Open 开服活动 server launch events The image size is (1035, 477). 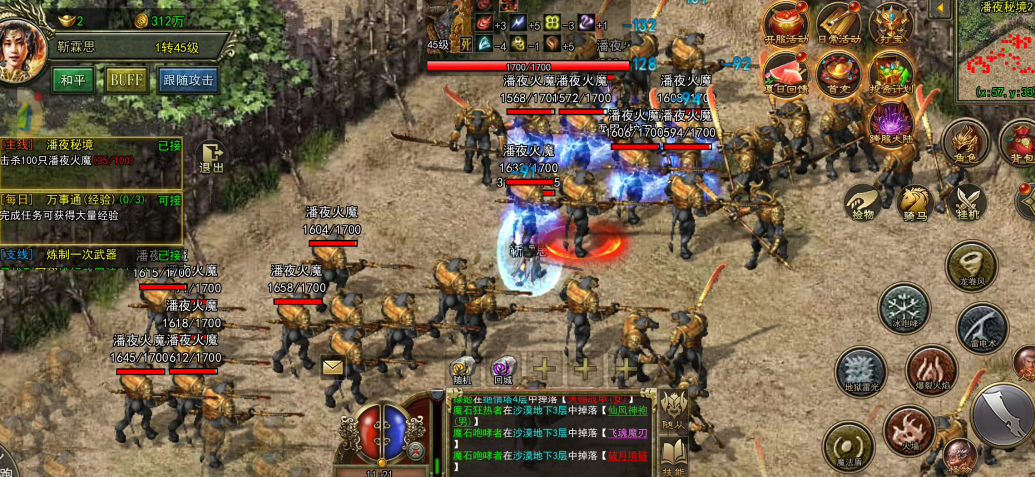tap(786, 25)
